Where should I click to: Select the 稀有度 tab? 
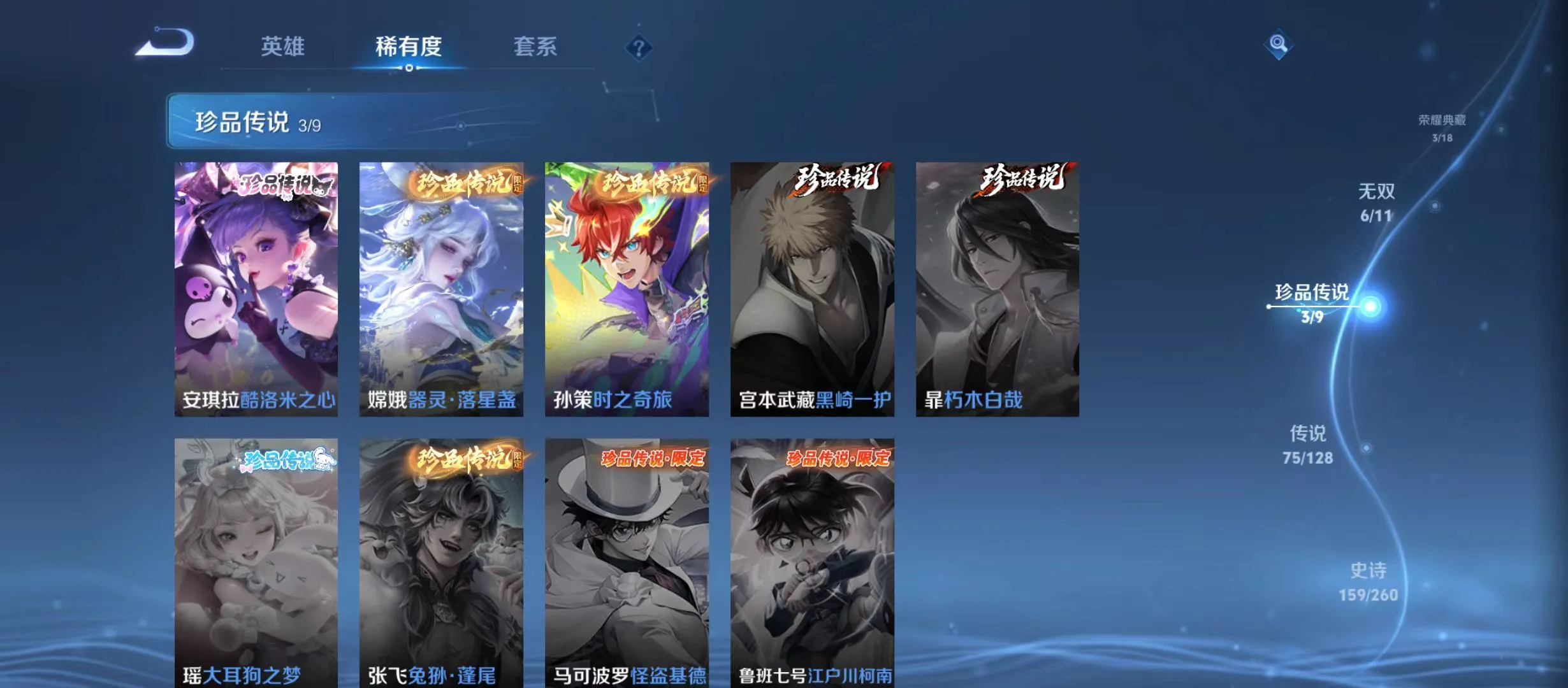point(409,47)
